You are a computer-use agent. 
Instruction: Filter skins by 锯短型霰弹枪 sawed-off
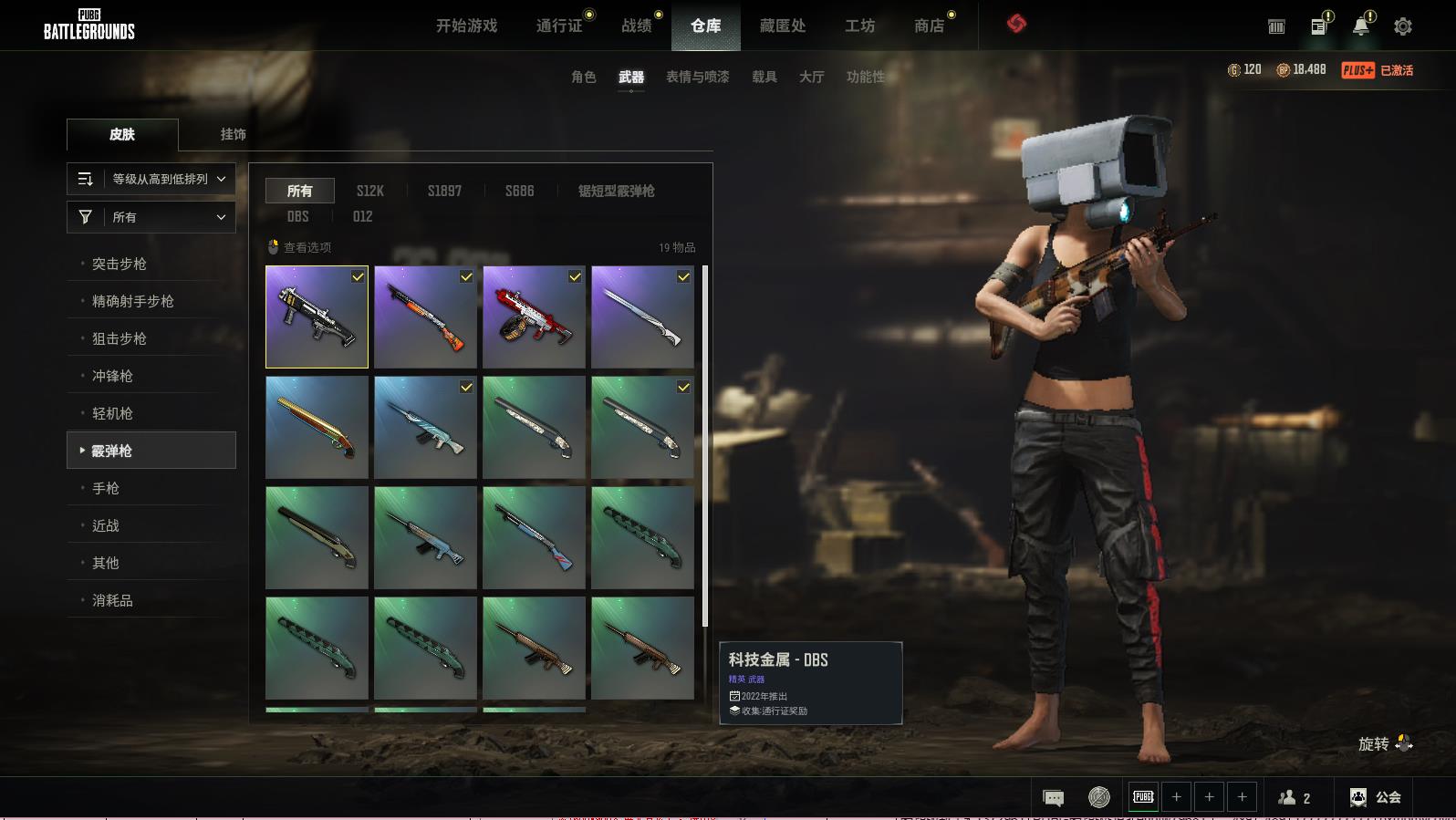616,191
